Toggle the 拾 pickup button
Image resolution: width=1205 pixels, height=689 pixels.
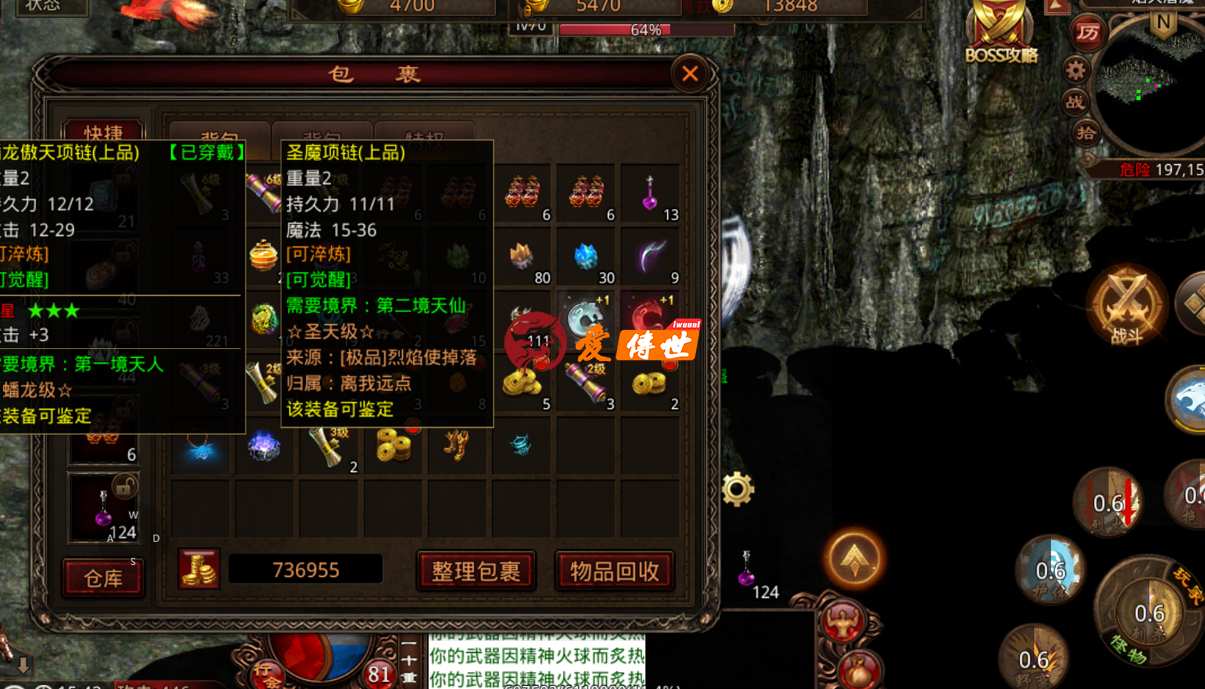click(x=1085, y=132)
